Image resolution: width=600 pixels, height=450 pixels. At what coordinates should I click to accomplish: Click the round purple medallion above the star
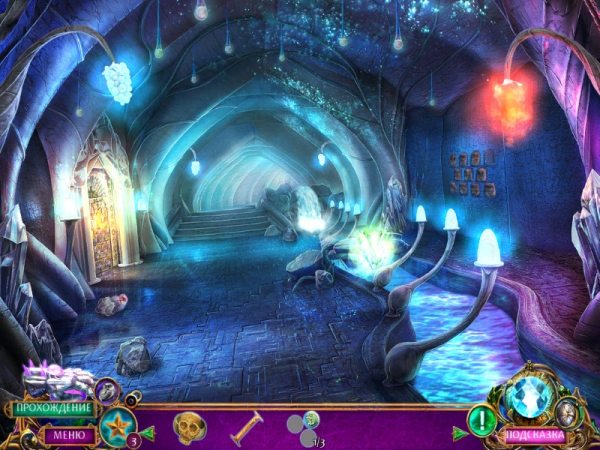[108, 390]
